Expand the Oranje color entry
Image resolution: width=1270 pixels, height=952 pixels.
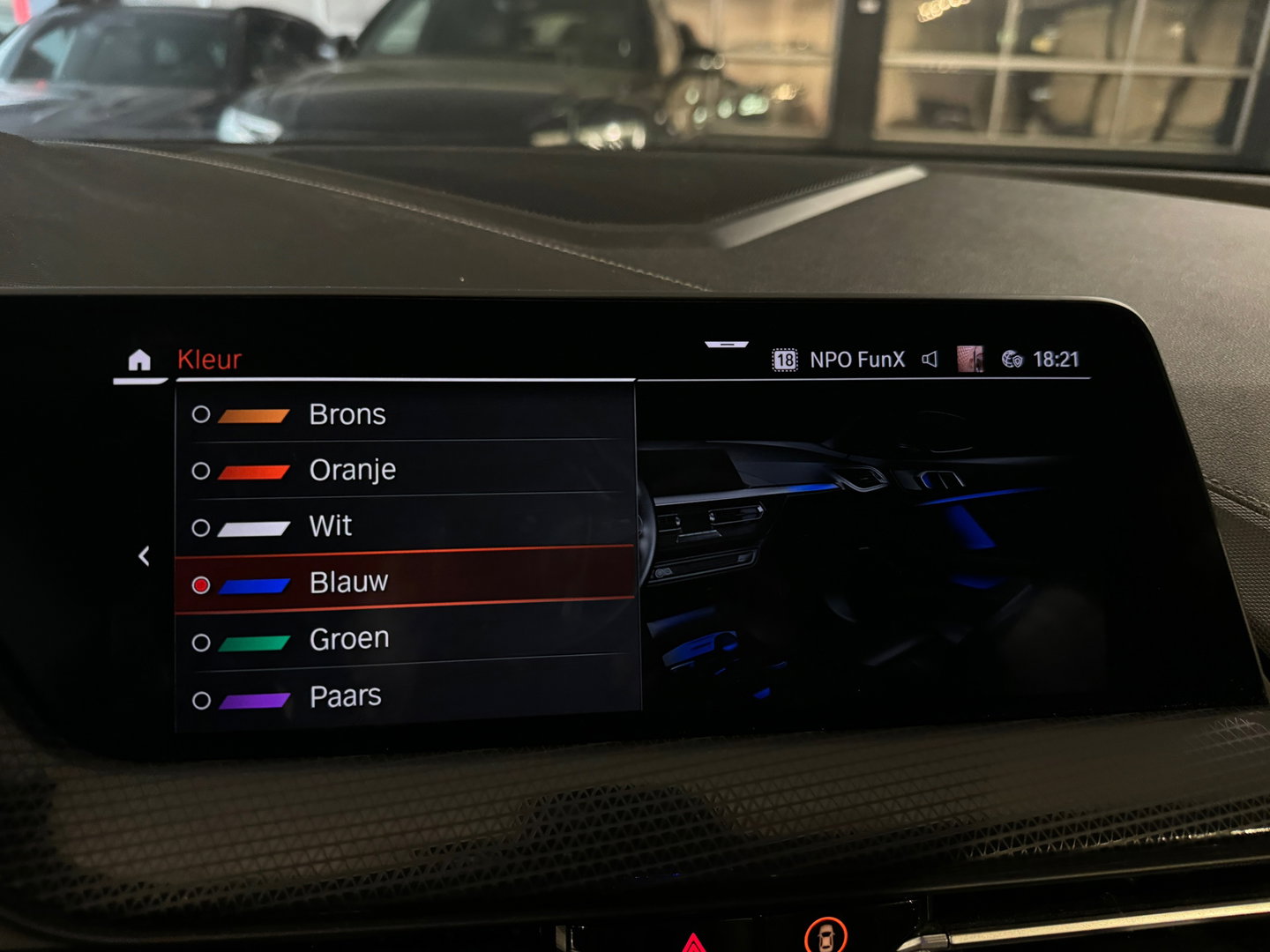[352, 470]
